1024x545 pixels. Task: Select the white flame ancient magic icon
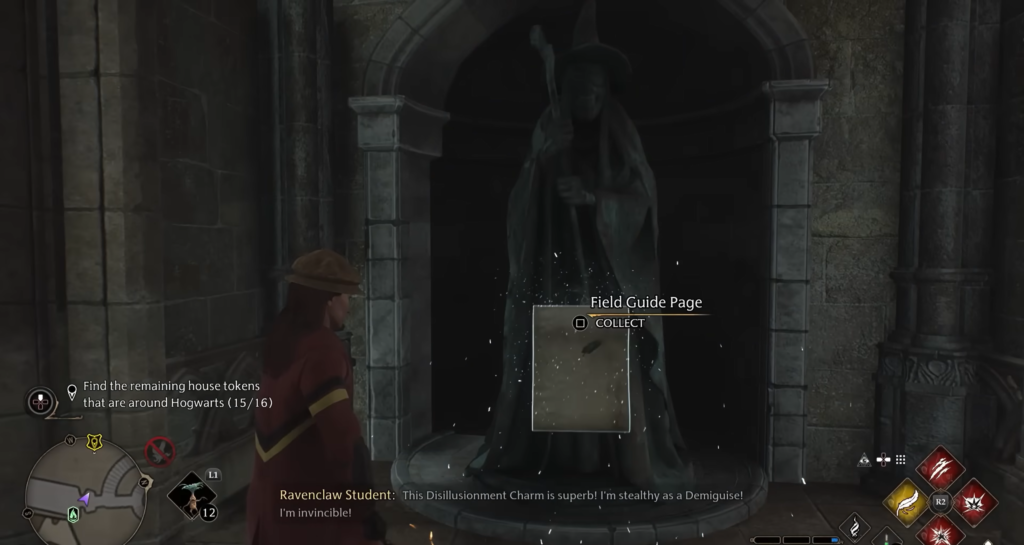click(x=854, y=528)
